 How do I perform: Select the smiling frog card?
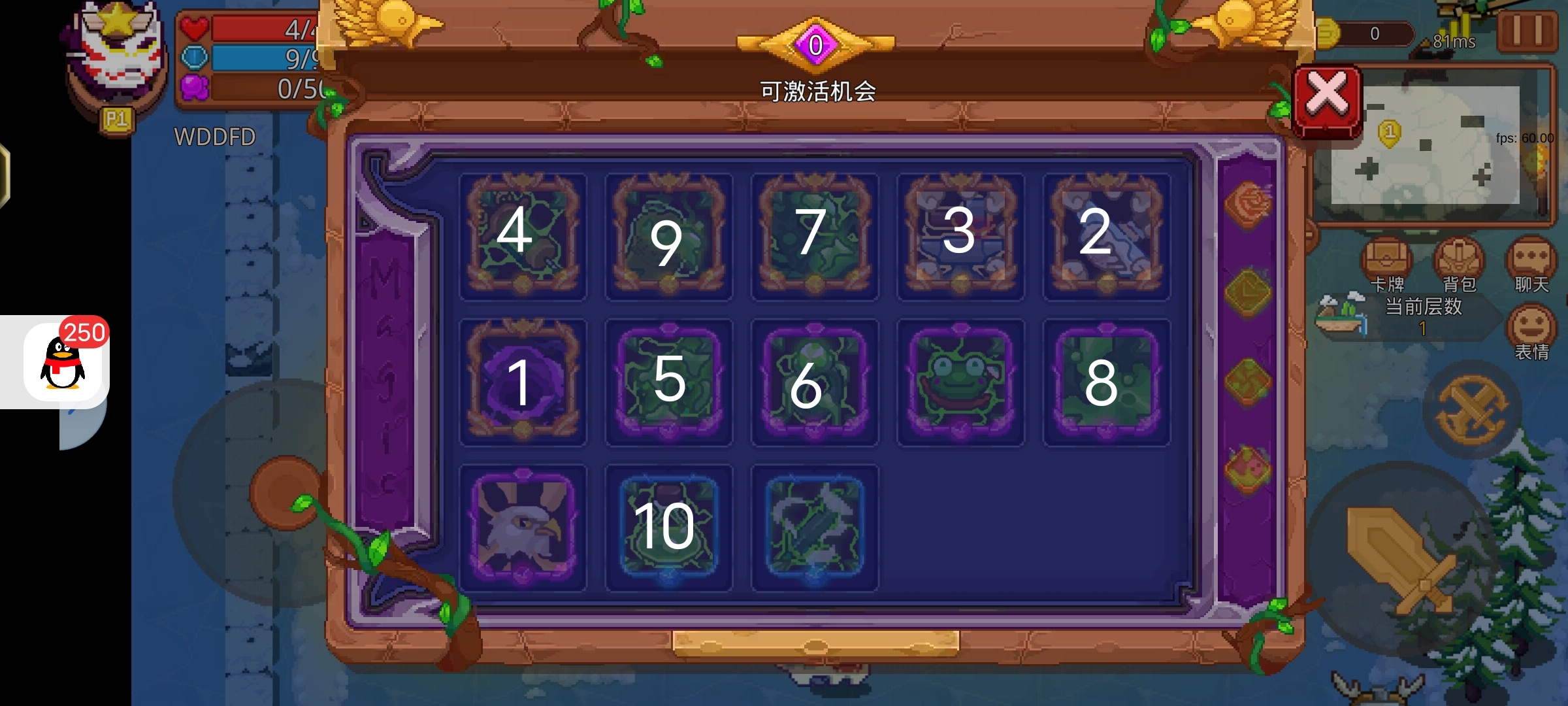pyautogui.click(x=960, y=381)
